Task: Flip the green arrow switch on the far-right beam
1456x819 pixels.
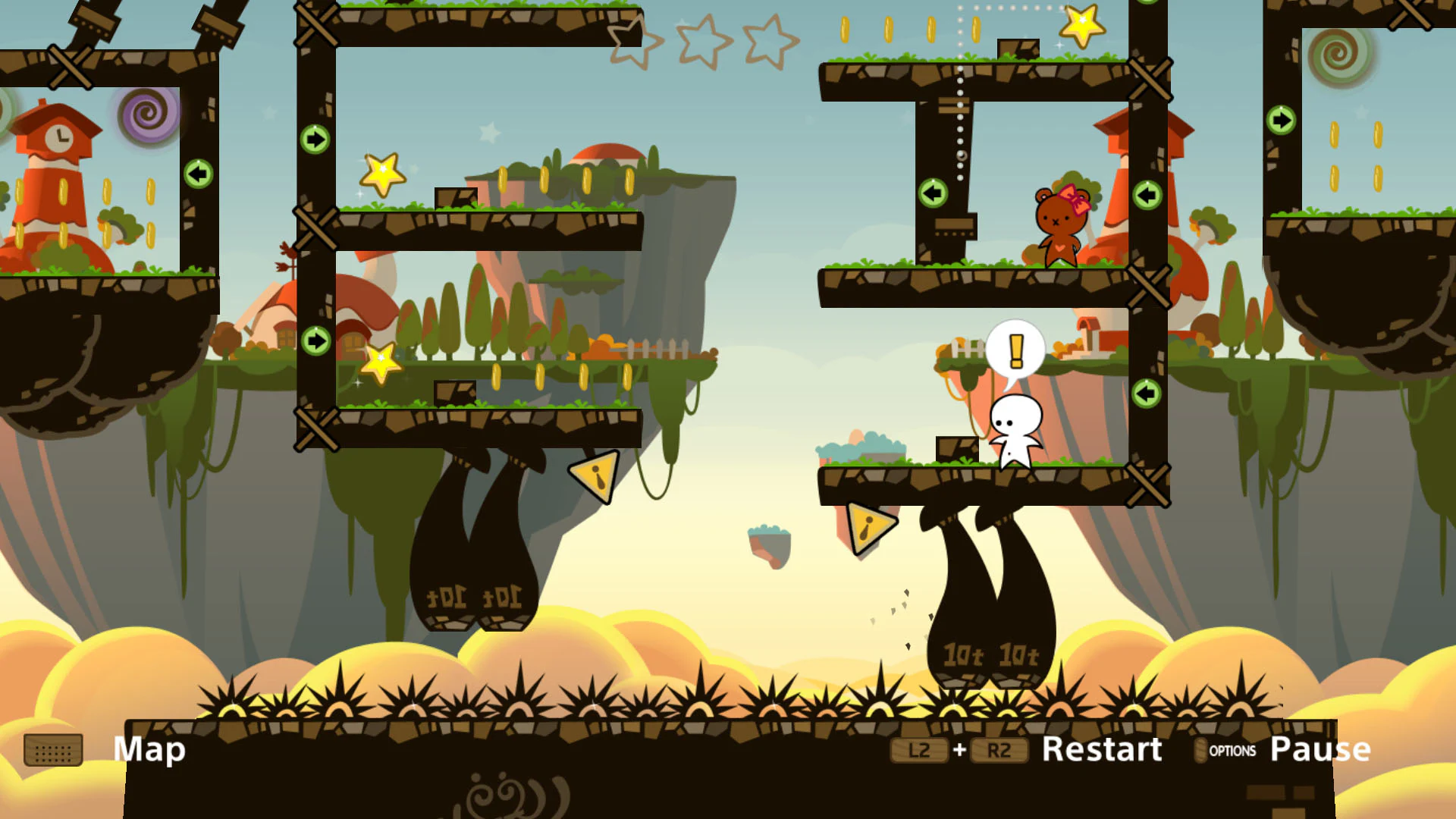Action: [x=1281, y=119]
